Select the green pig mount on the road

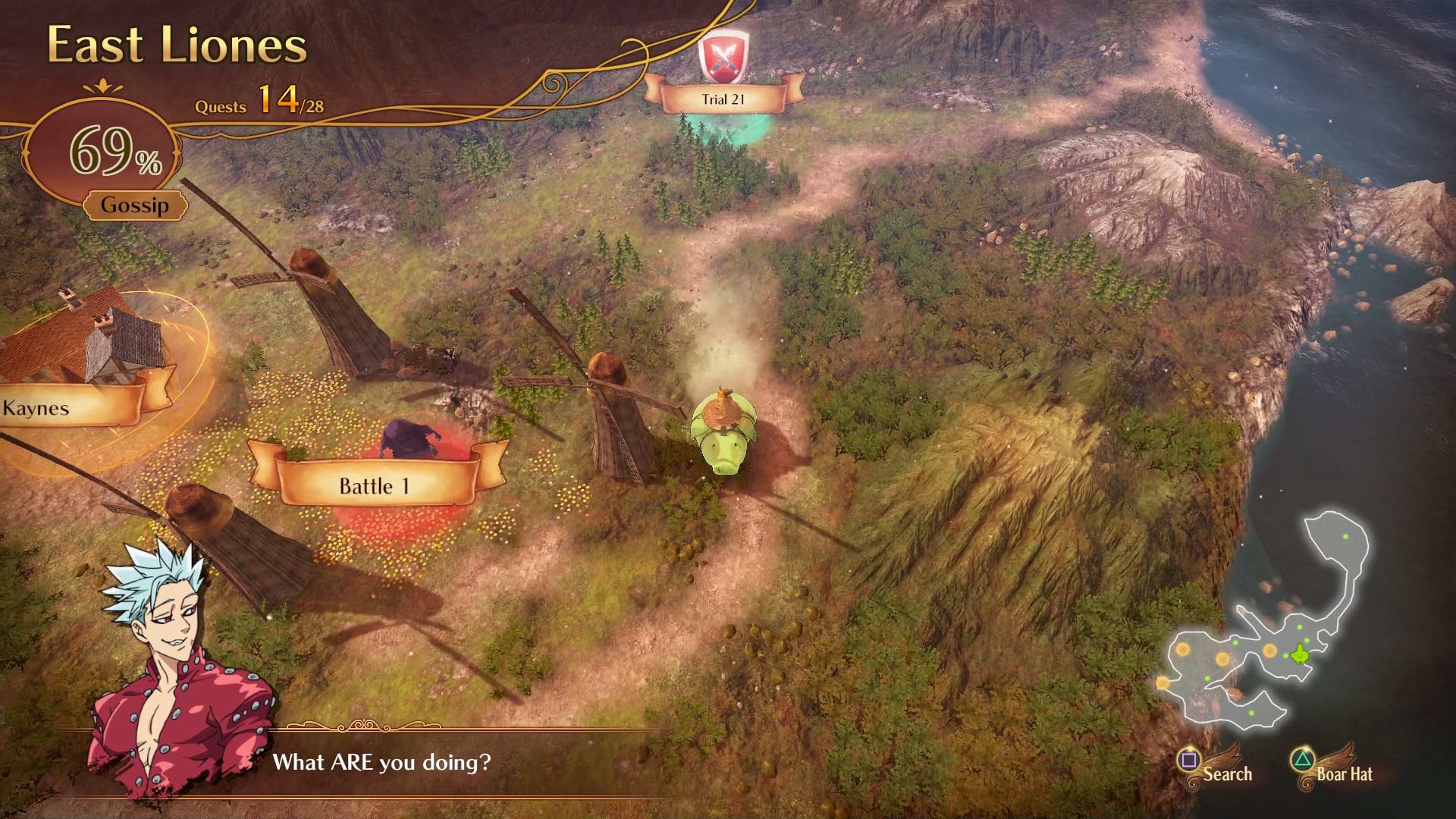tap(724, 432)
